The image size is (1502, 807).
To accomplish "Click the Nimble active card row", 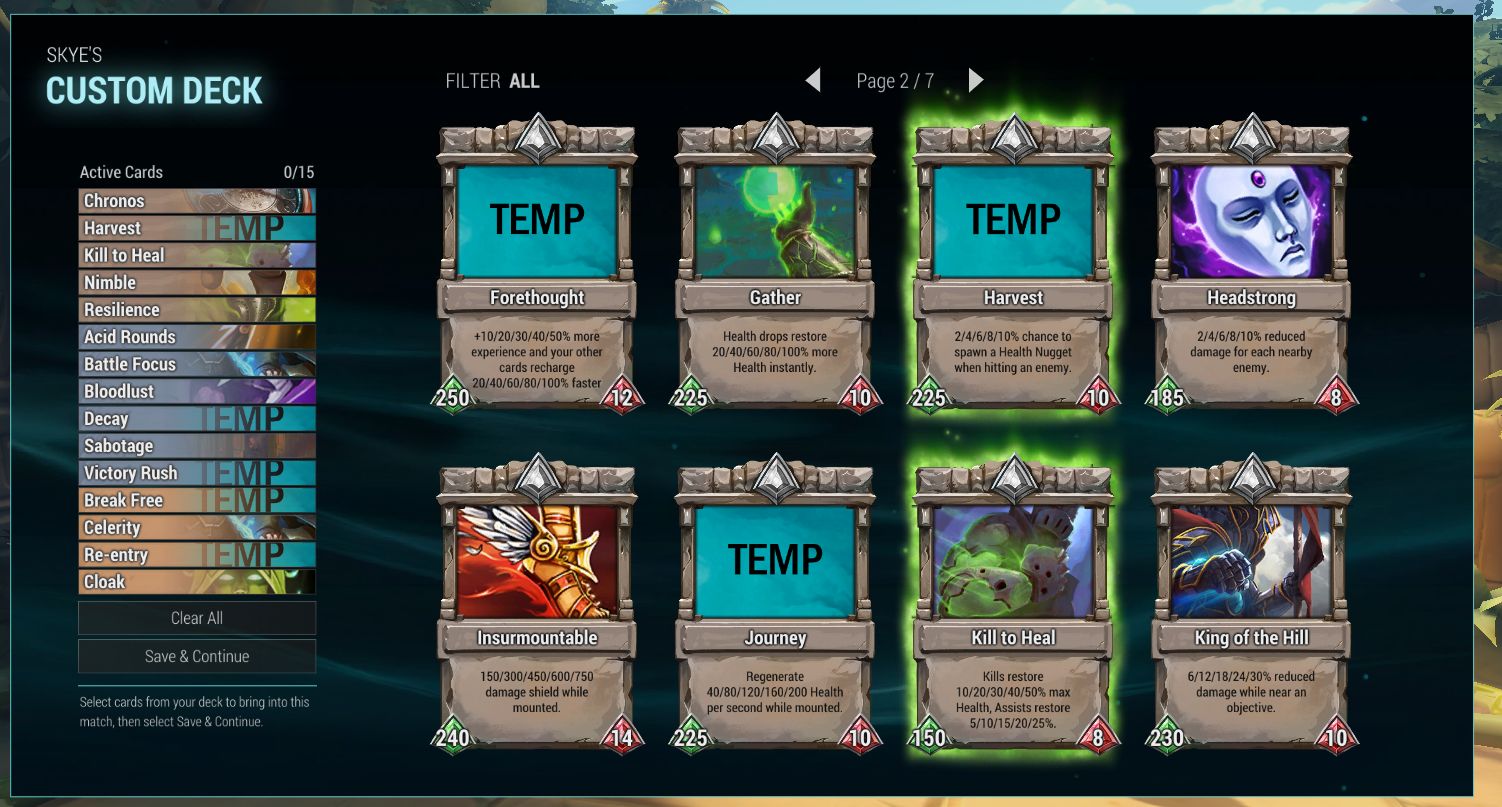I will coord(197,283).
